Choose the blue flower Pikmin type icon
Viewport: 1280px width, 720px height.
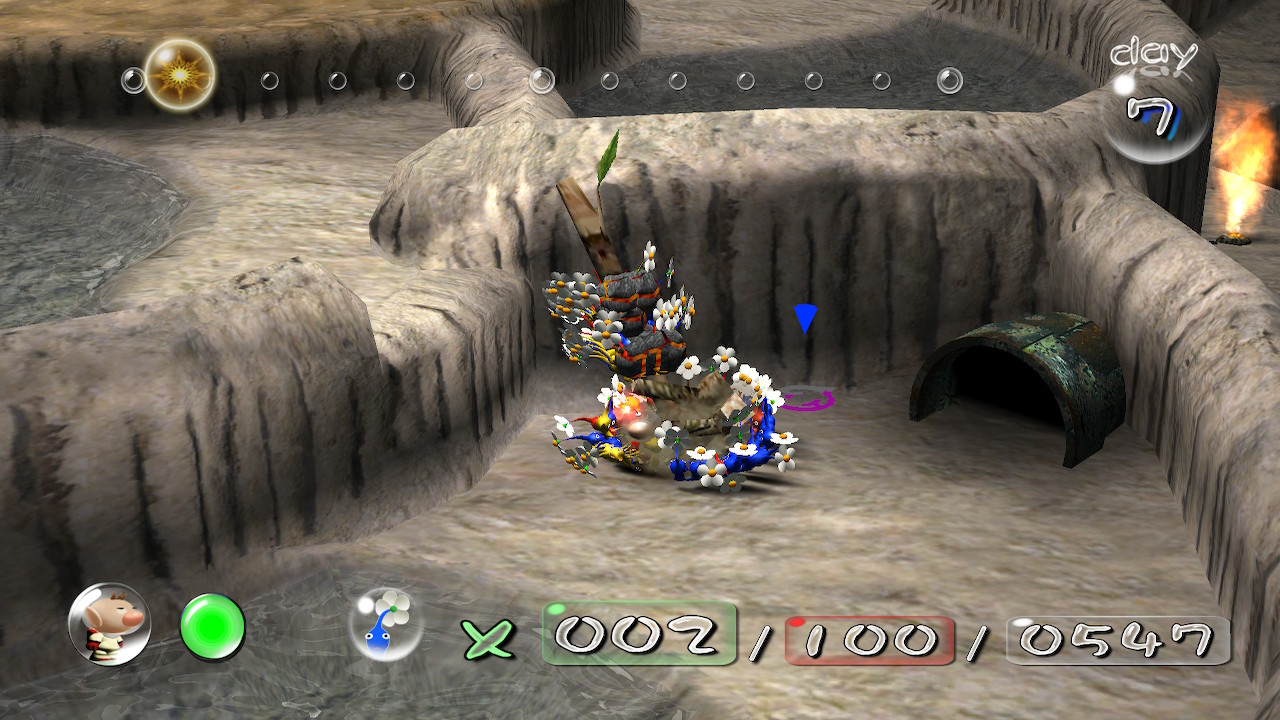(385, 624)
